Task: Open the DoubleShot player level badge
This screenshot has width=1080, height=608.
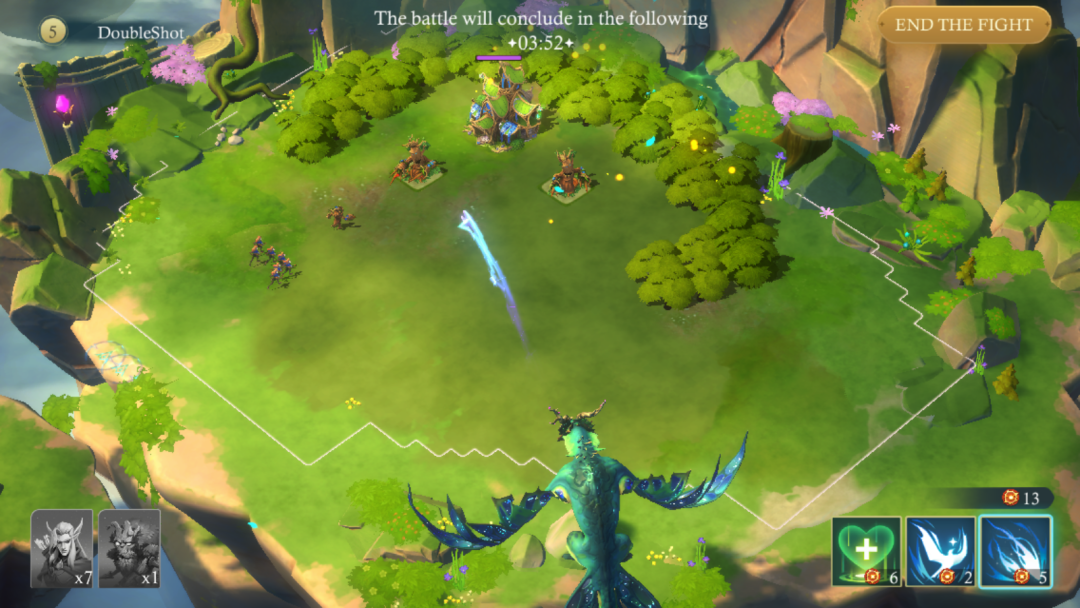Action: [x=54, y=32]
